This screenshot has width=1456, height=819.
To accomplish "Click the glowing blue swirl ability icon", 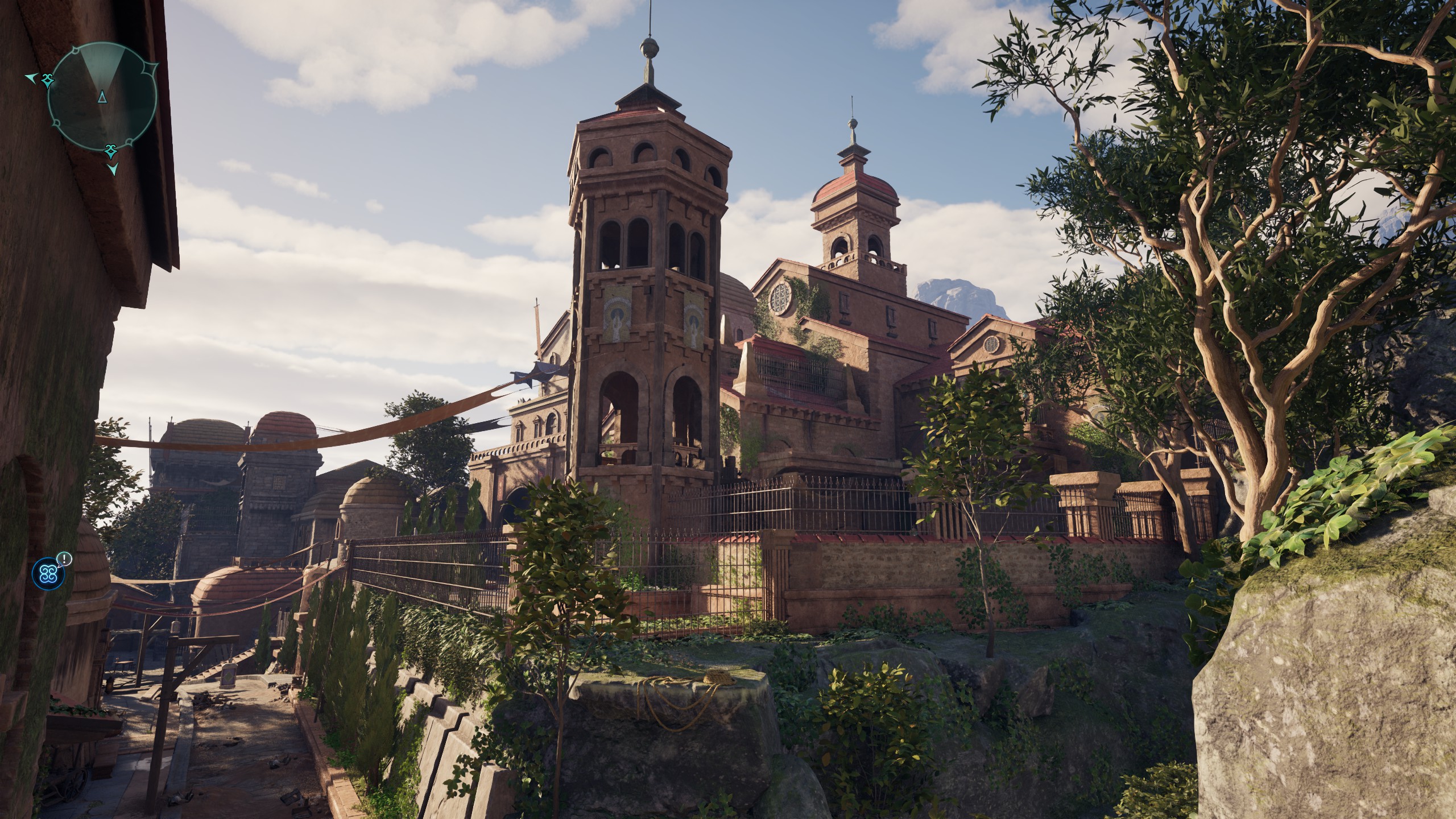I will [49, 574].
